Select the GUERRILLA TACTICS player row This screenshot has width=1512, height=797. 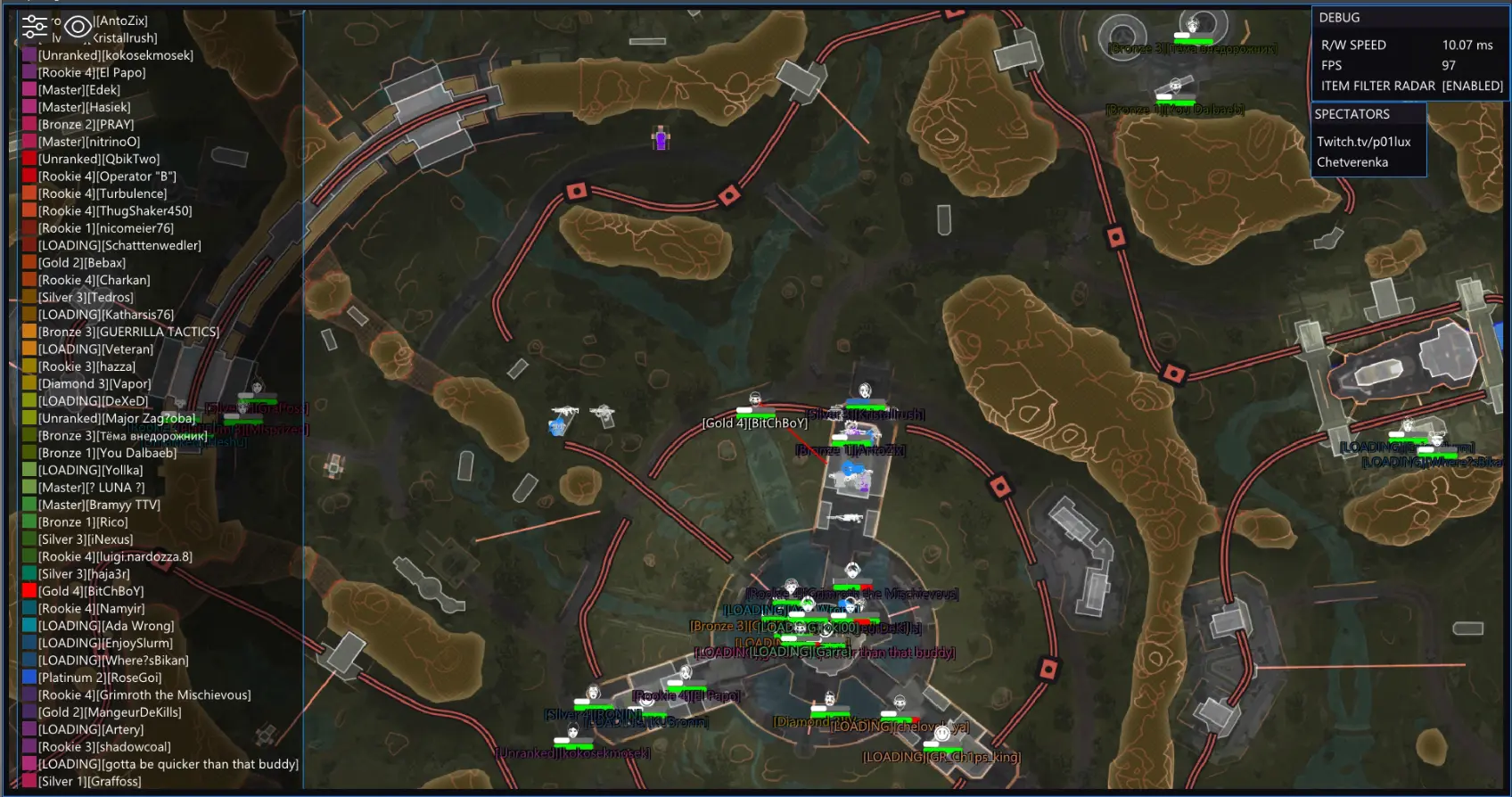tap(127, 332)
